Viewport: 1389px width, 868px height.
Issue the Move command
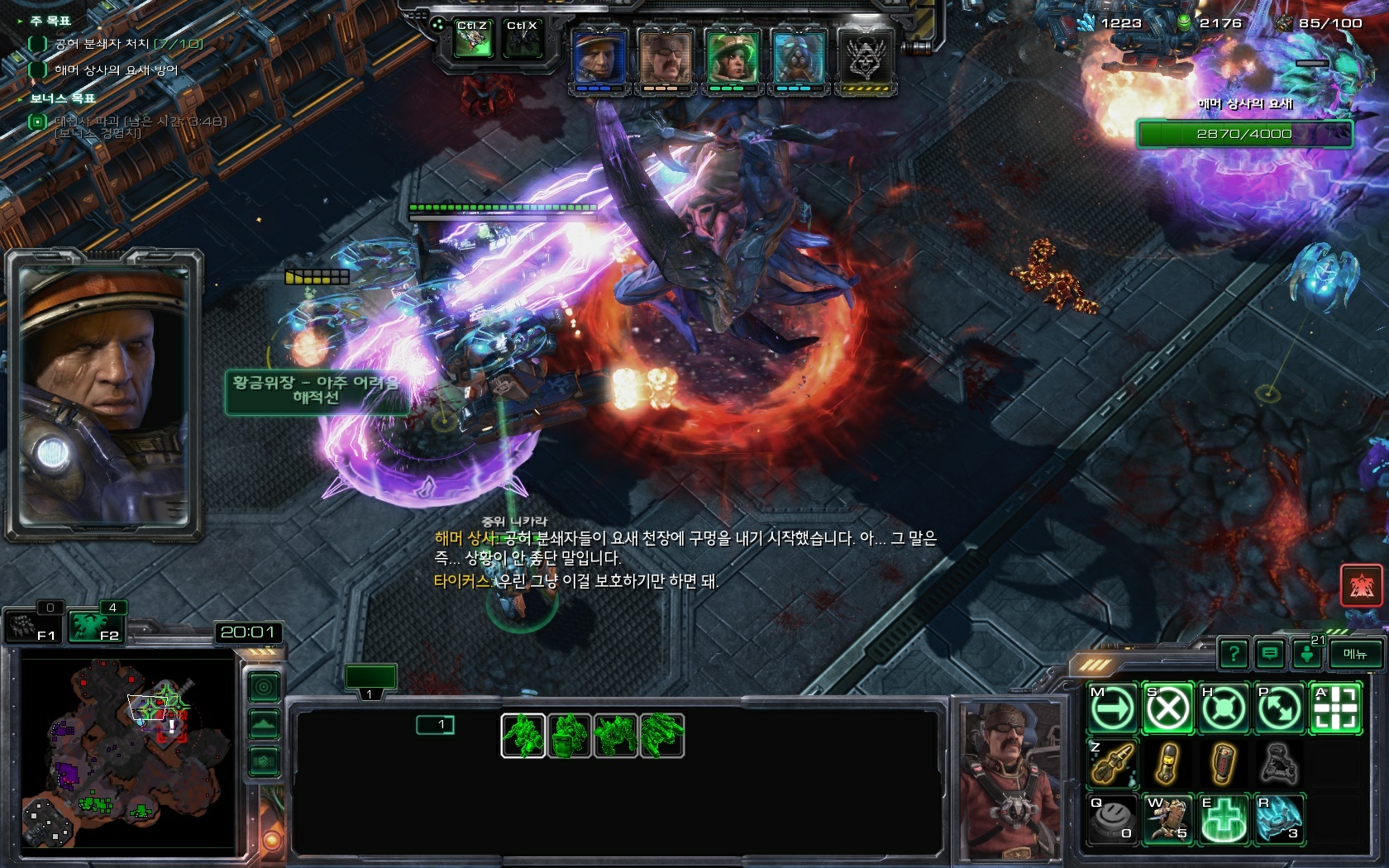pyautogui.click(x=1112, y=708)
